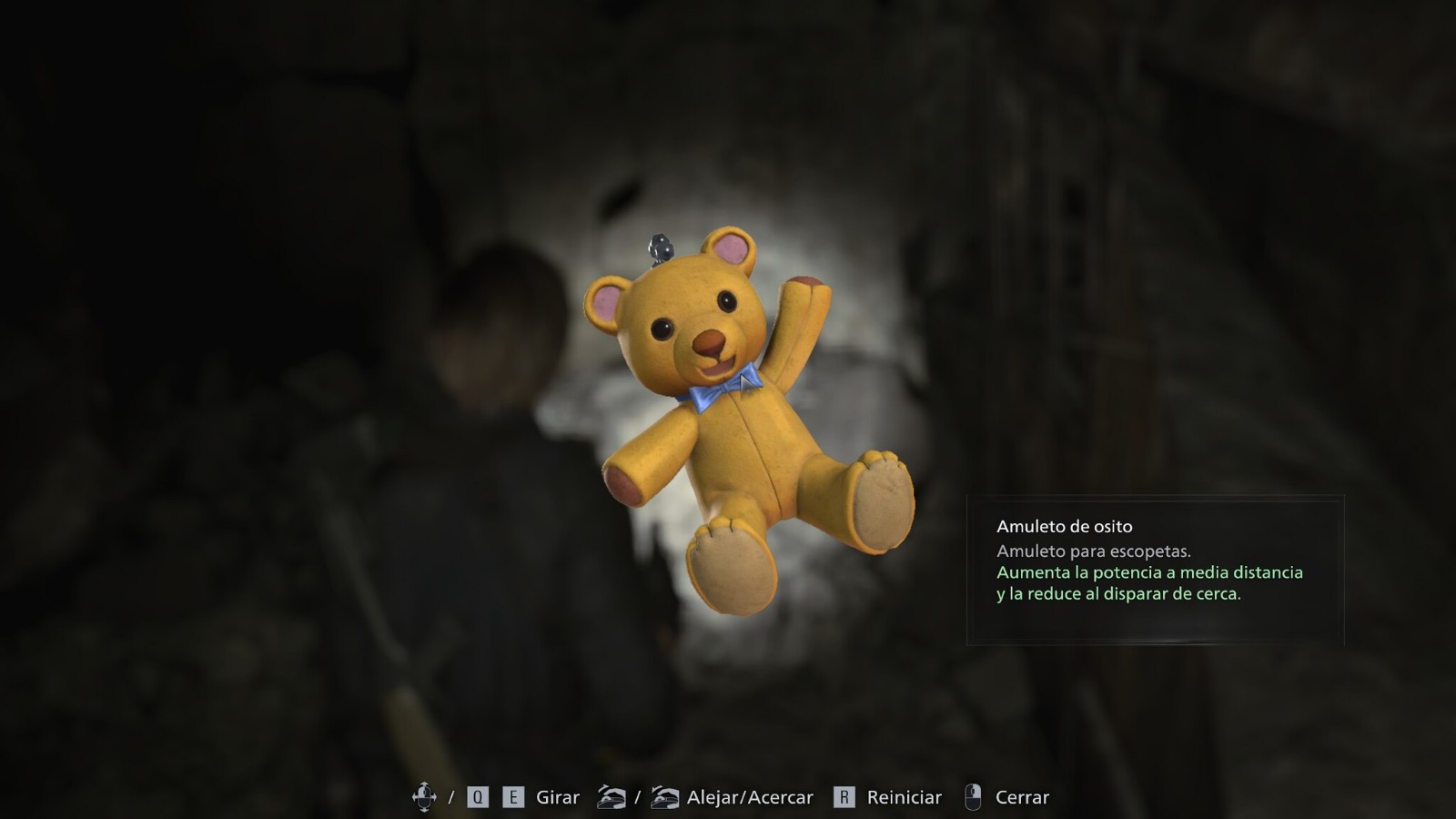Image resolution: width=1456 pixels, height=819 pixels.
Task: Select the Amuleto de osito title text
Action: tap(1065, 526)
